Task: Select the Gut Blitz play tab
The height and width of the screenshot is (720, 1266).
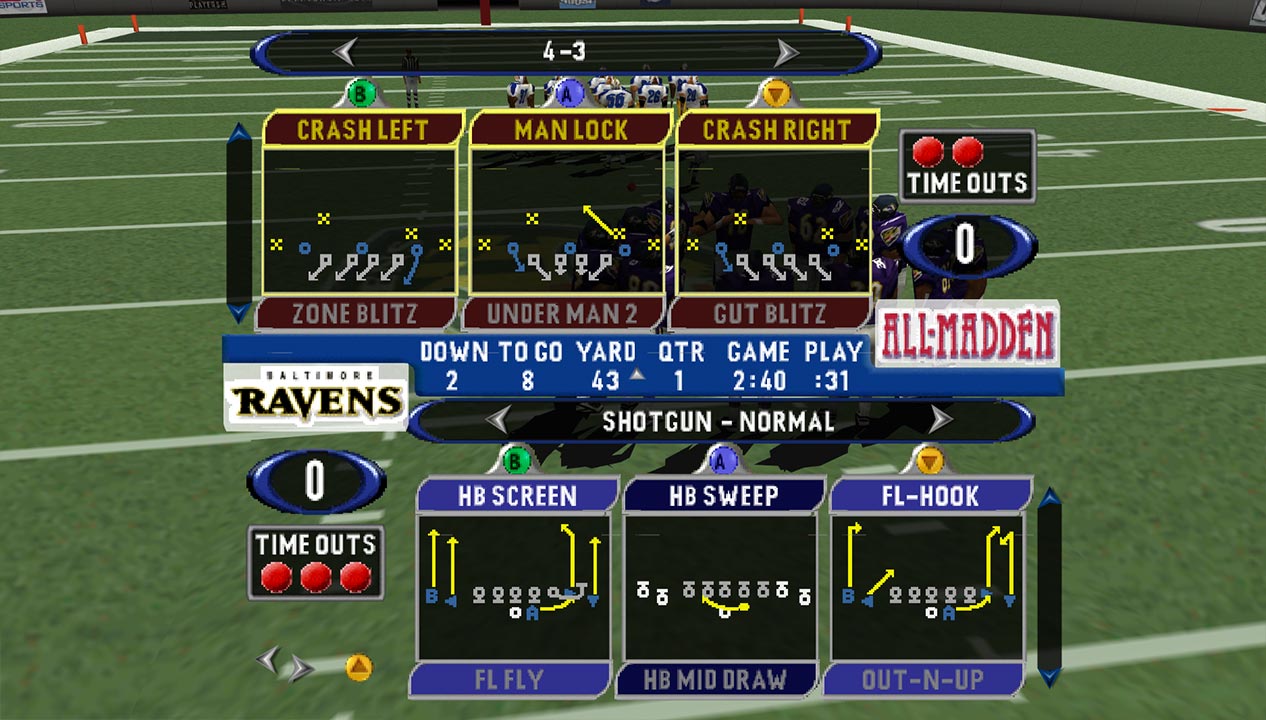Action: pyautogui.click(x=770, y=314)
